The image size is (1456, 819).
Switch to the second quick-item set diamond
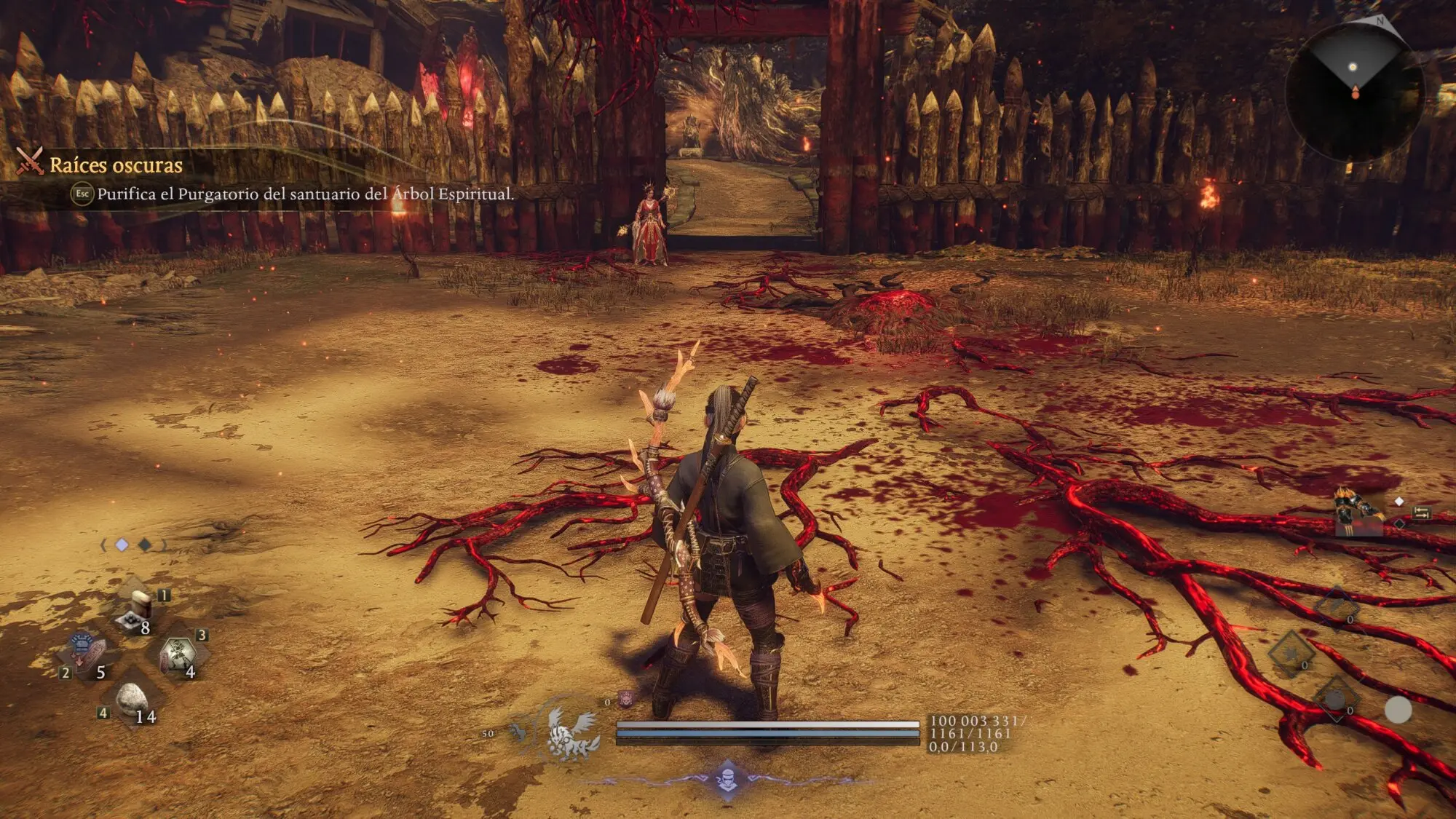[146, 545]
